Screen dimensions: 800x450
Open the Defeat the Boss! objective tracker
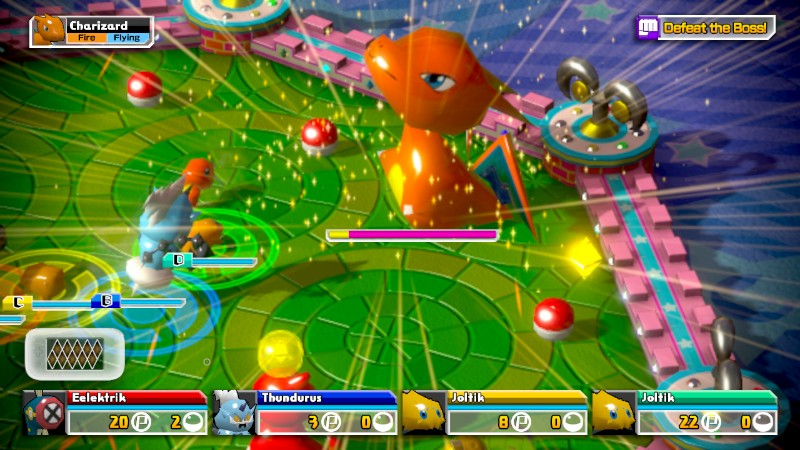(706, 28)
